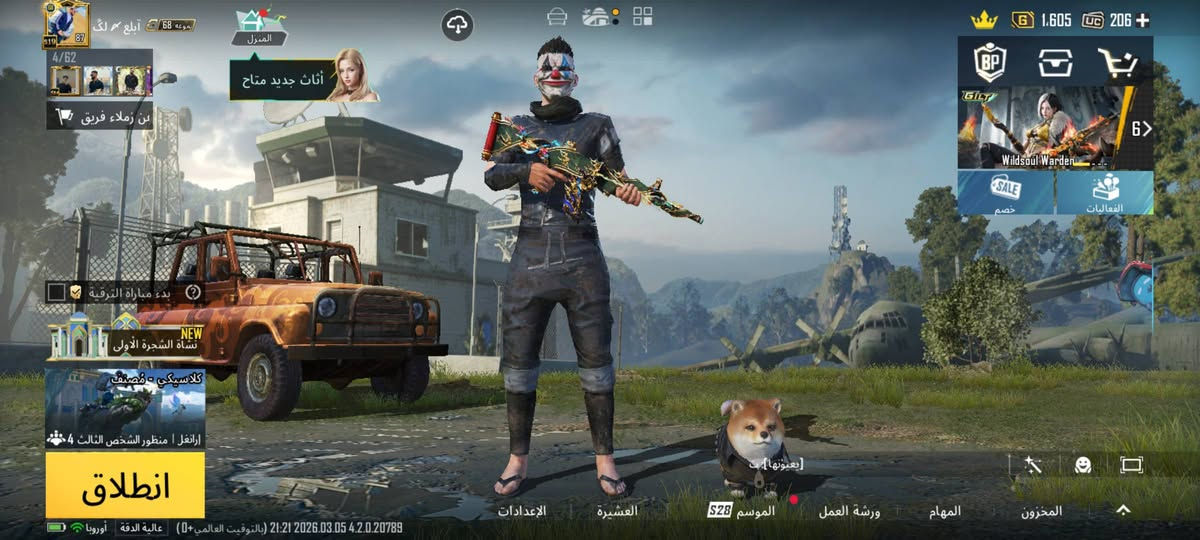Enter the Home (المنزل) feature
This screenshot has height=540, width=1200.
click(x=259, y=27)
